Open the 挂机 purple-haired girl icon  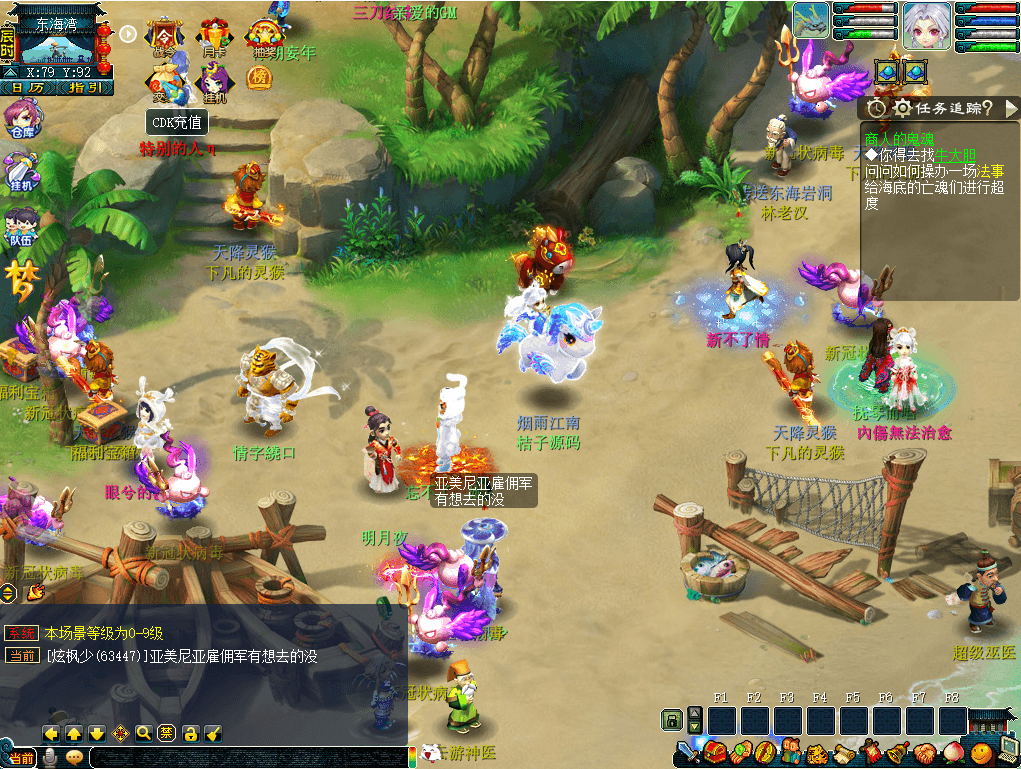(214, 82)
